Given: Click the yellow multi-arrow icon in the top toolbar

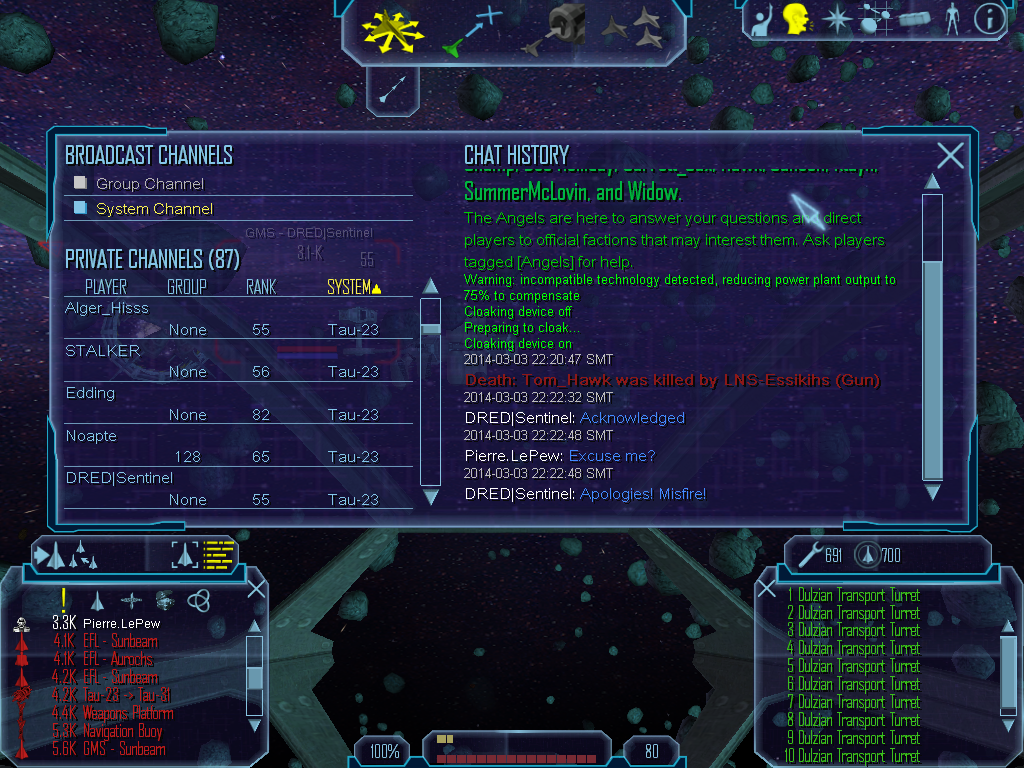Looking at the screenshot, I should click(395, 30).
